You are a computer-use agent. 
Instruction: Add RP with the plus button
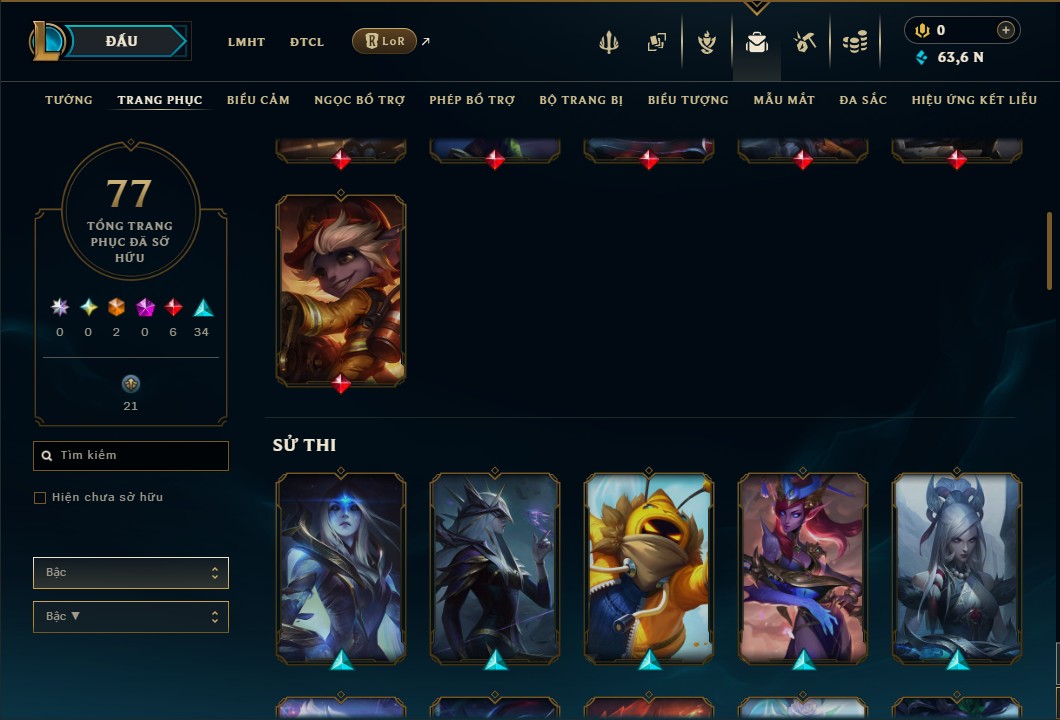[1006, 30]
